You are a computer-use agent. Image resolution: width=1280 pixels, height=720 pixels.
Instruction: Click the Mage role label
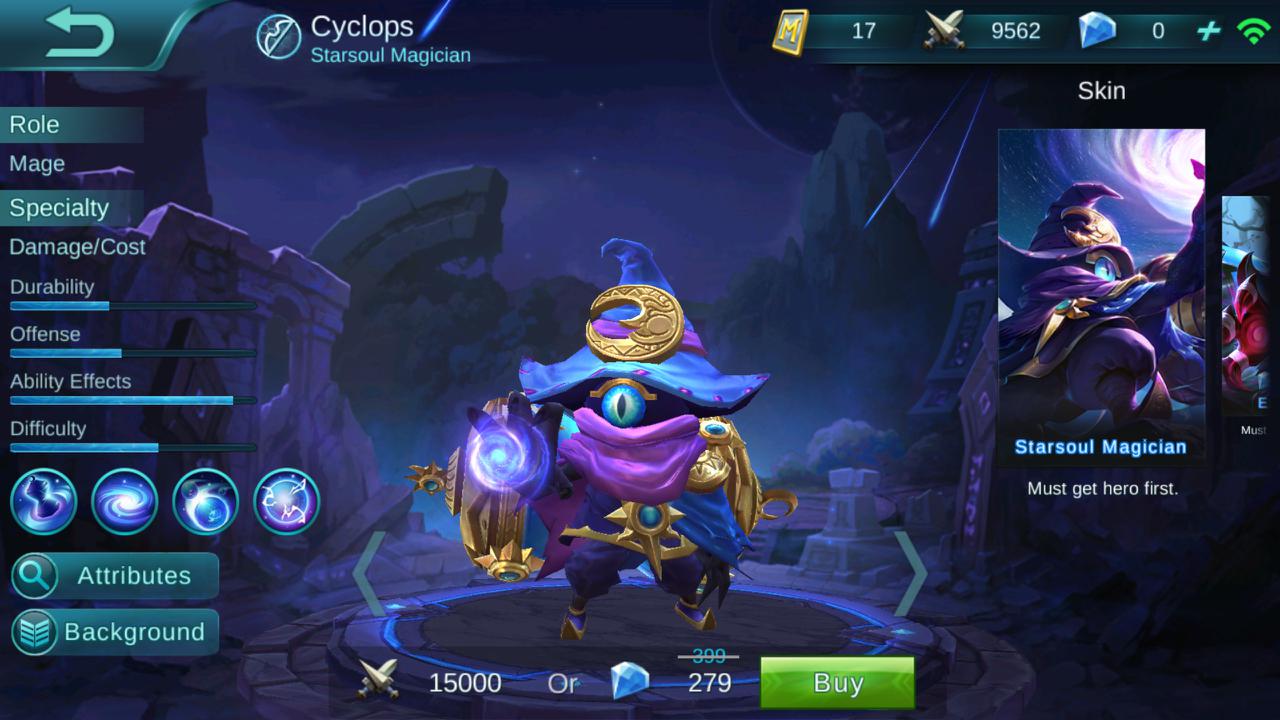(35, 163)
